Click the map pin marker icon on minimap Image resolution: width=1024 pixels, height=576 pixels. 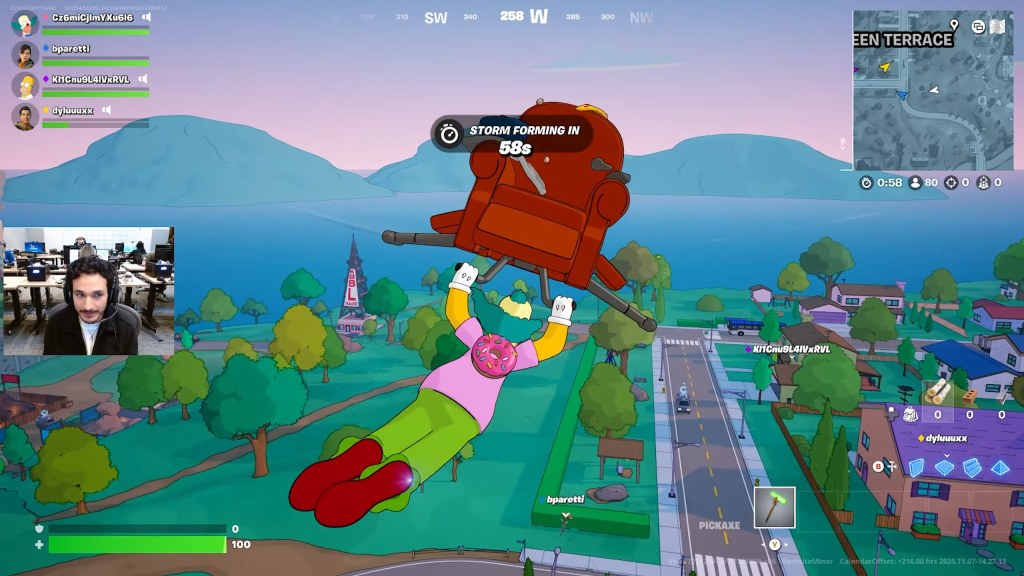click(x=954, y=25)
